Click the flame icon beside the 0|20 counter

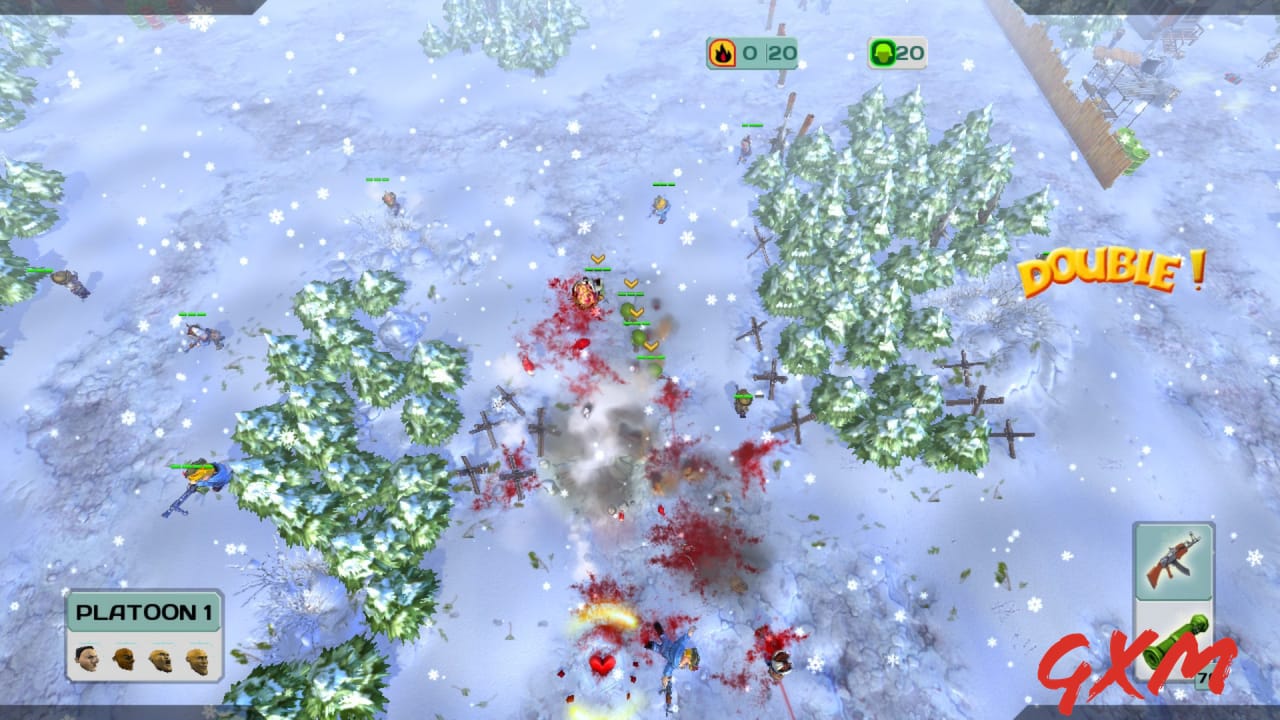click(x=721, y=53)
